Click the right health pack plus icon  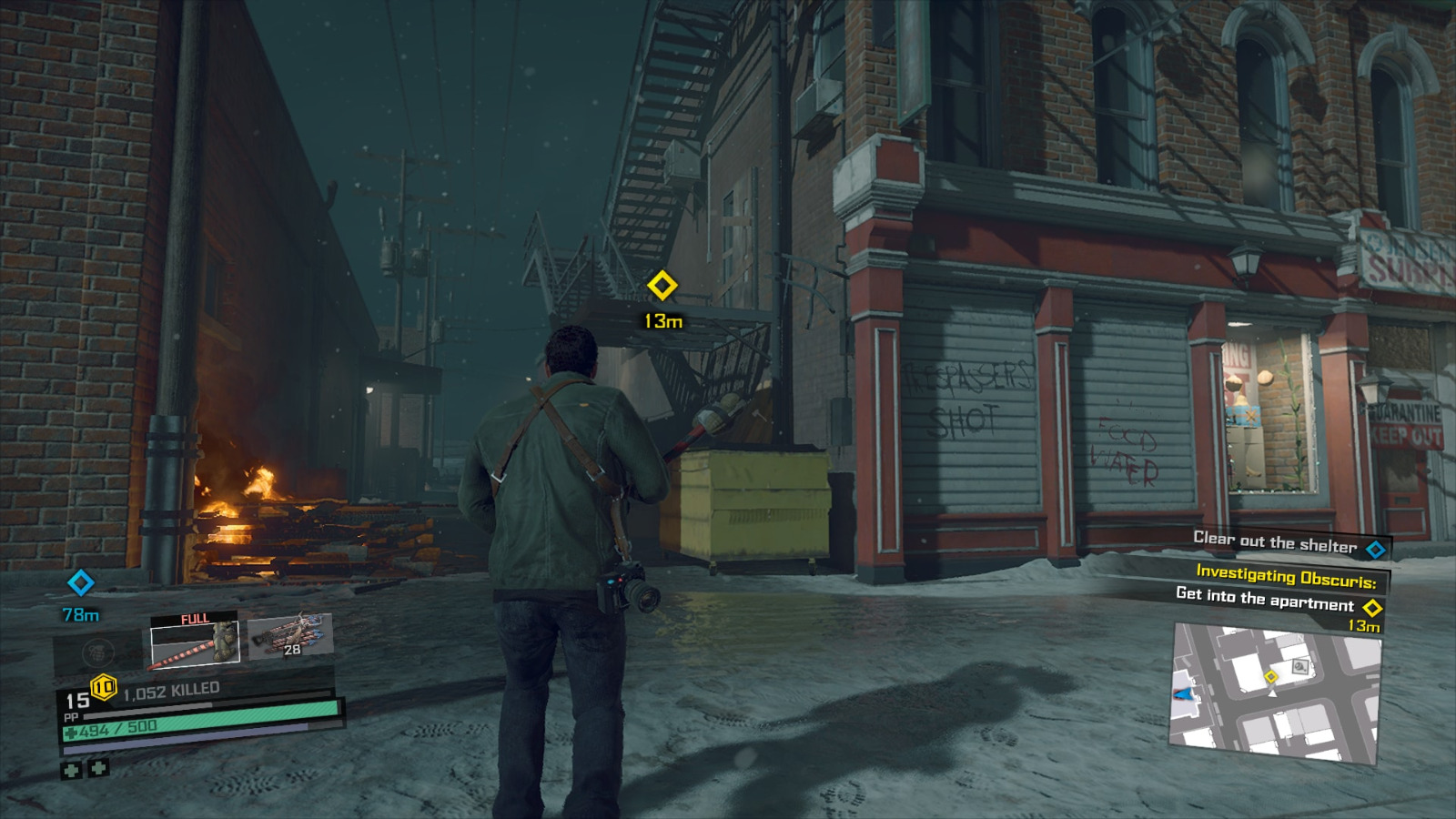97,770
